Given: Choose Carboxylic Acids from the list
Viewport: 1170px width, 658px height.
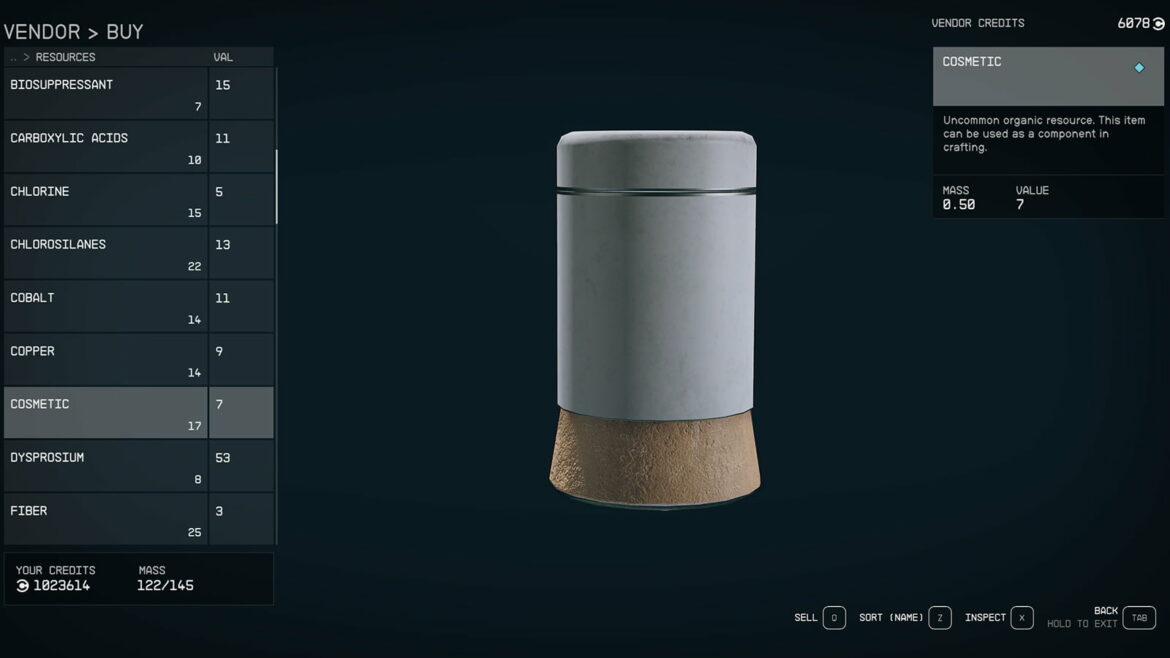Looking at the screenshot, I should click(105, 147).
